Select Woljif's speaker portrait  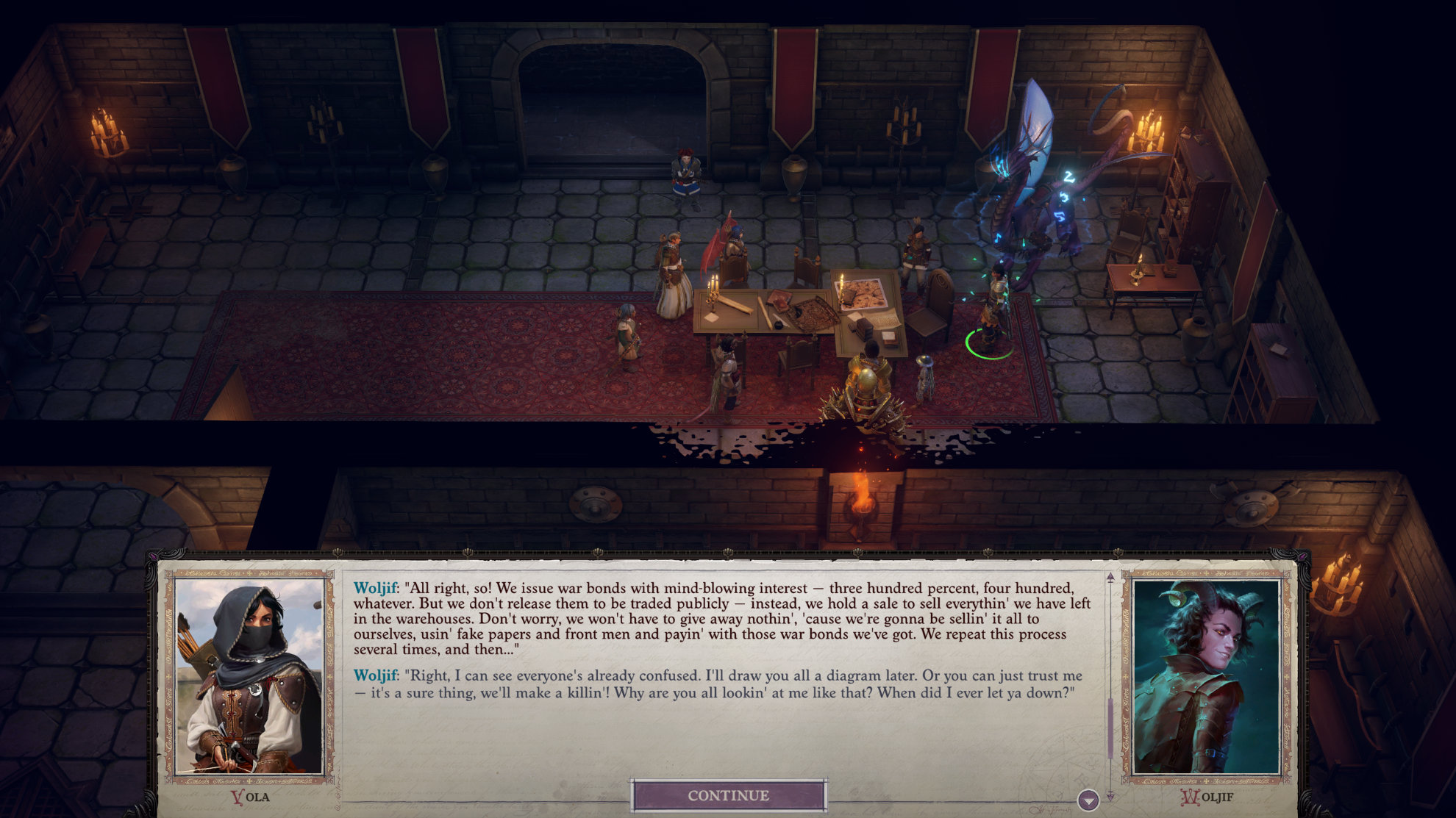point(1206,676)
